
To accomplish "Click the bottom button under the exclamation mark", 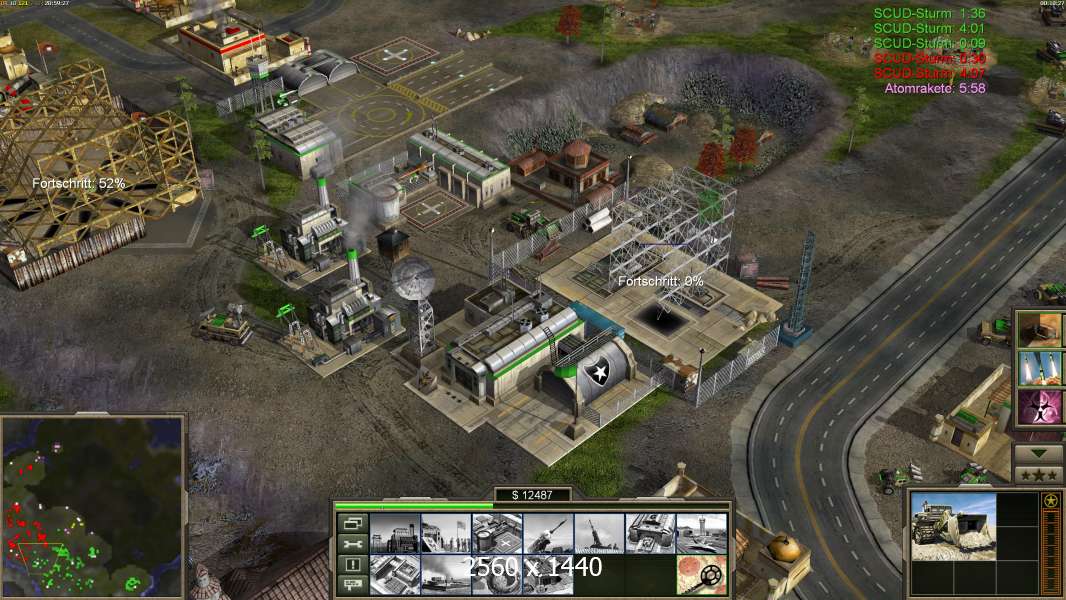I will (x=351, y=585).
